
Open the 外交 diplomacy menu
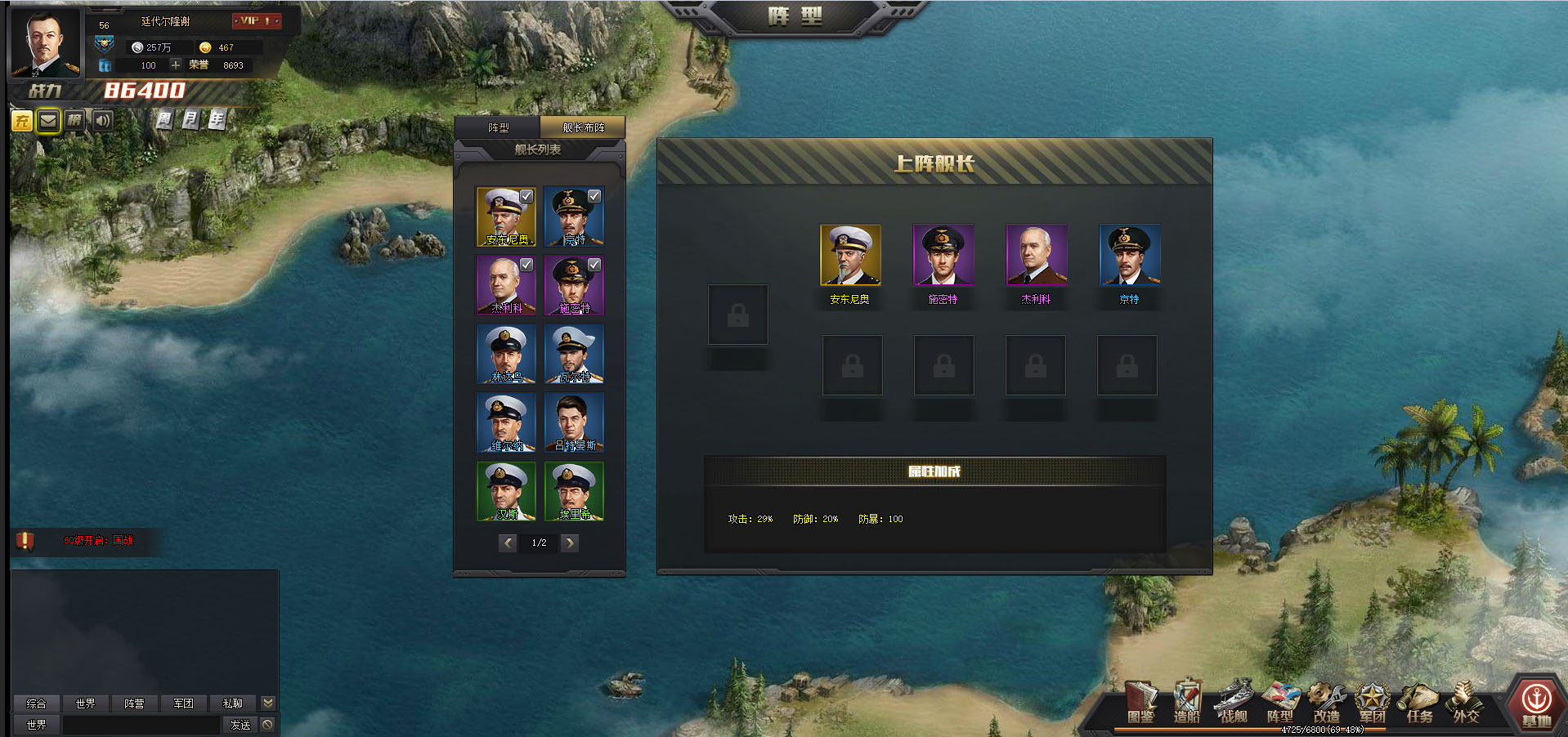pyautogui.click(x=1466, y=702)
